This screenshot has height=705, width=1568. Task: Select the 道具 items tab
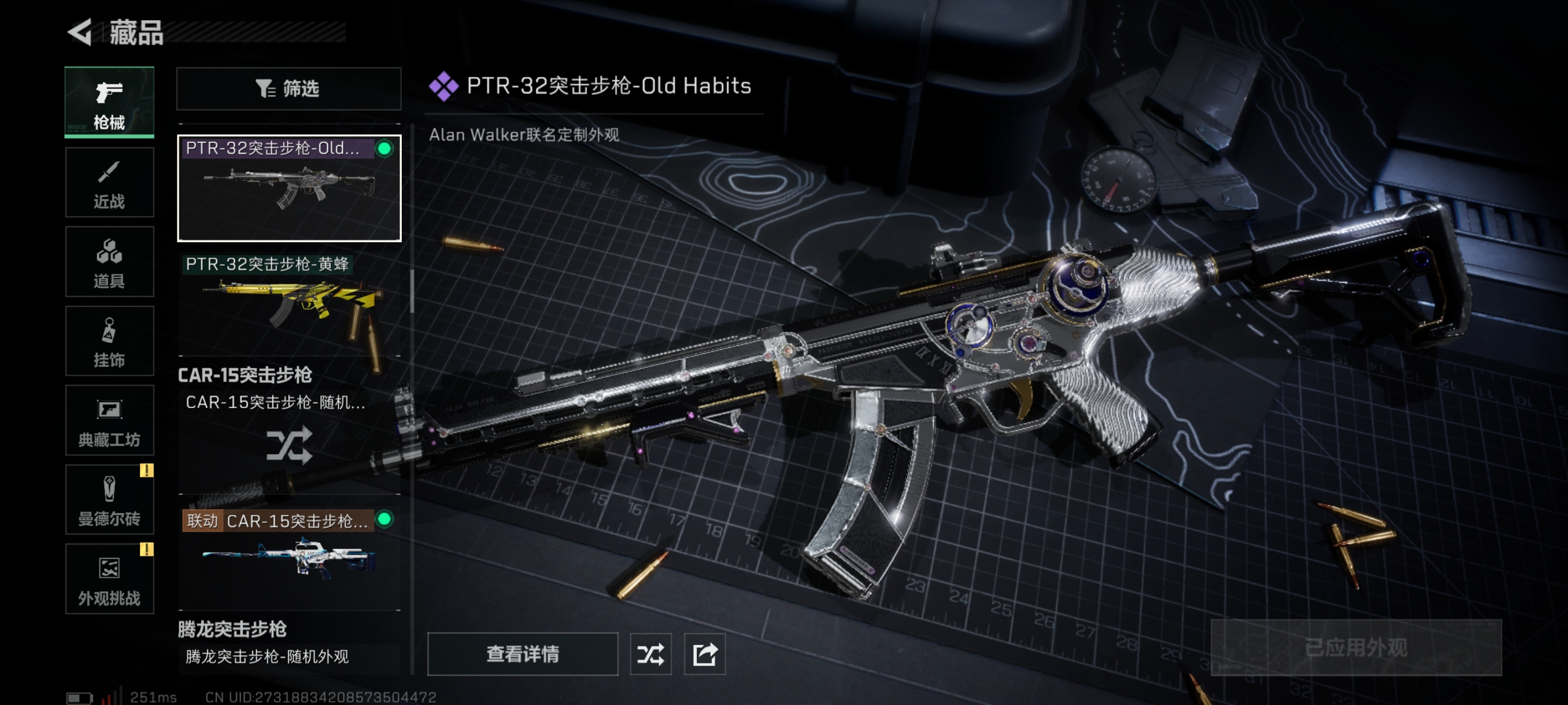point(110,262)
